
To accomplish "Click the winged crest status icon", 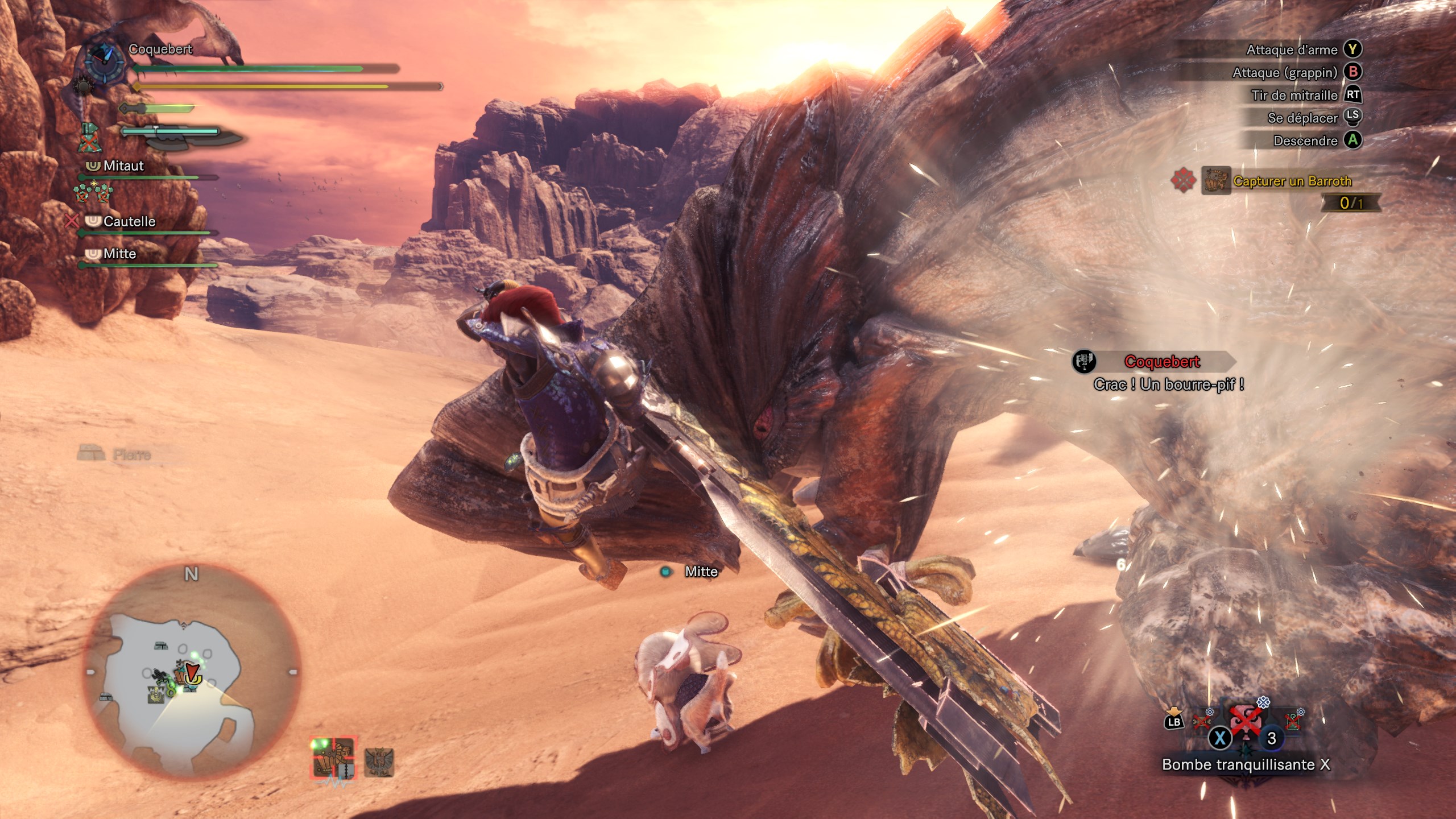I will coord(379,762).
